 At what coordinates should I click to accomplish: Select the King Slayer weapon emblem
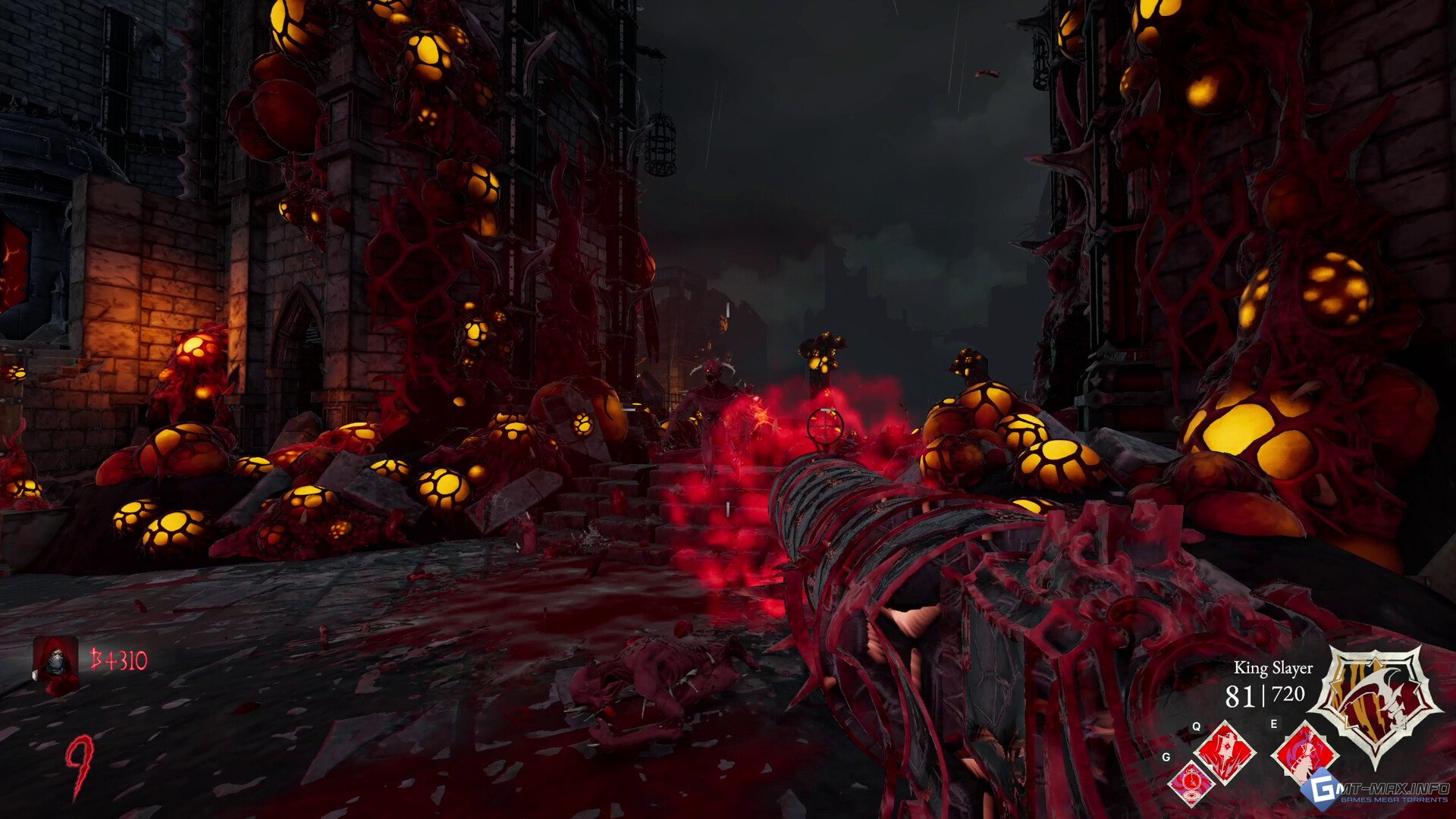pos(1376,702)
